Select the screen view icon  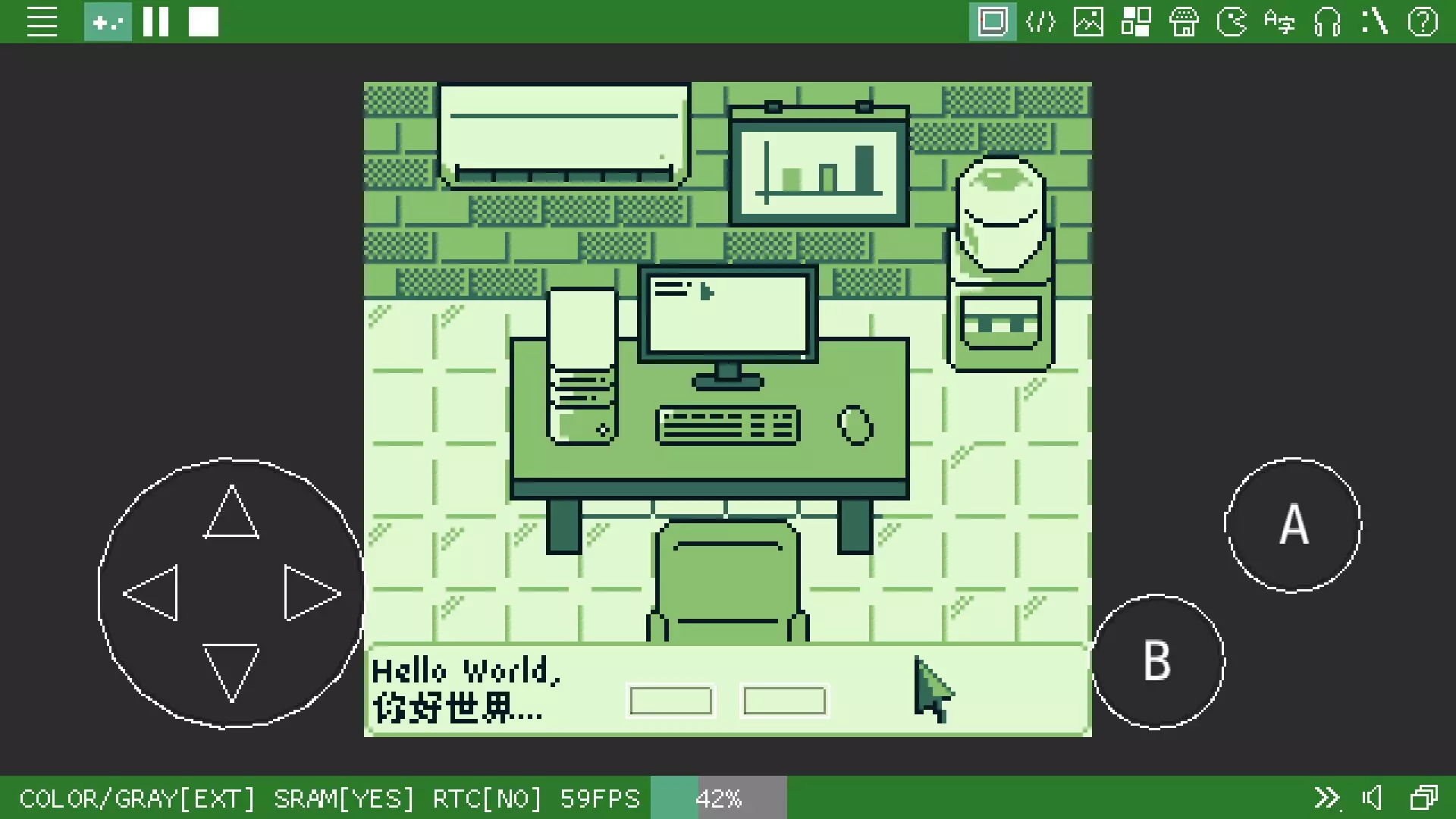993,22
